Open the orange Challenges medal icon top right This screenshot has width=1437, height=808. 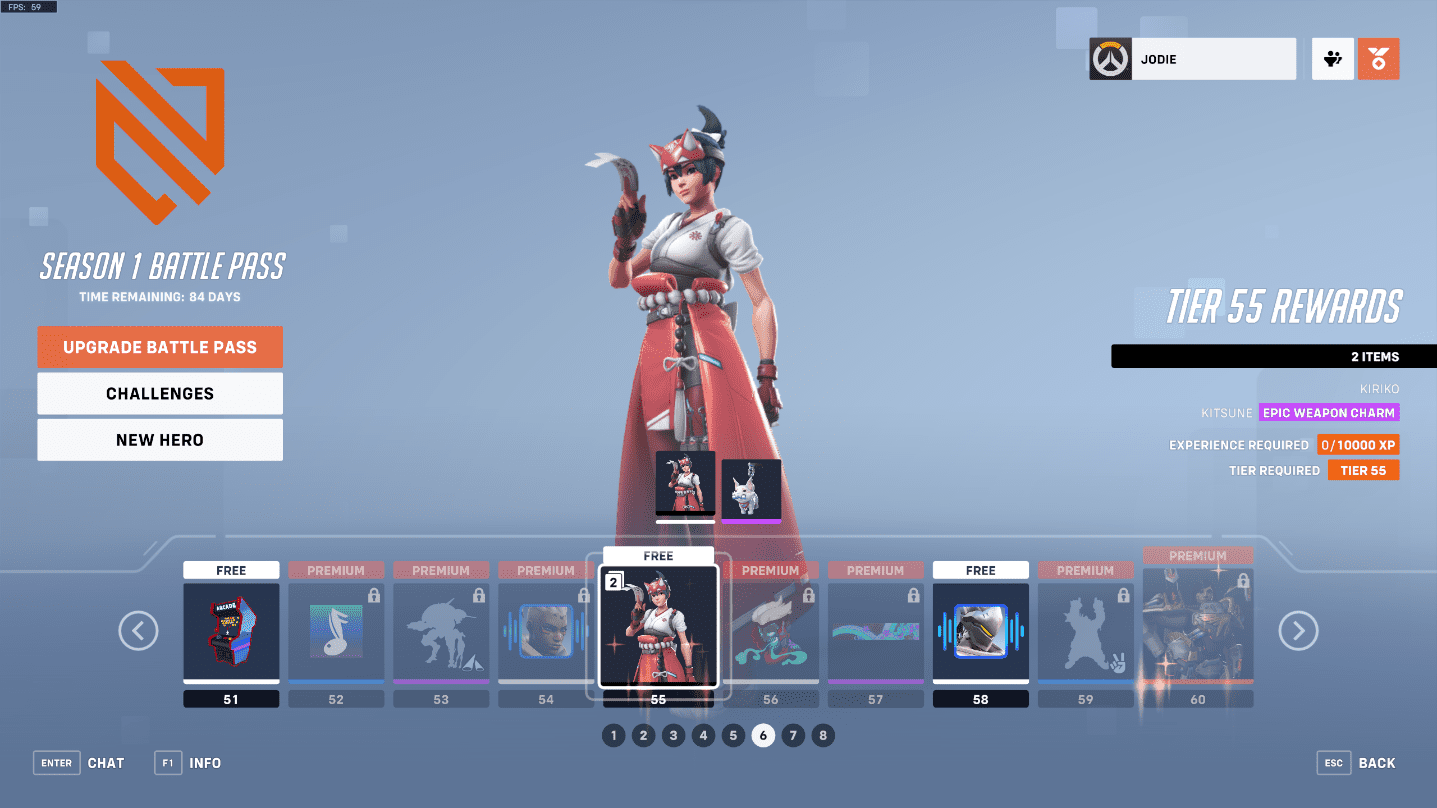(1379, 58)
